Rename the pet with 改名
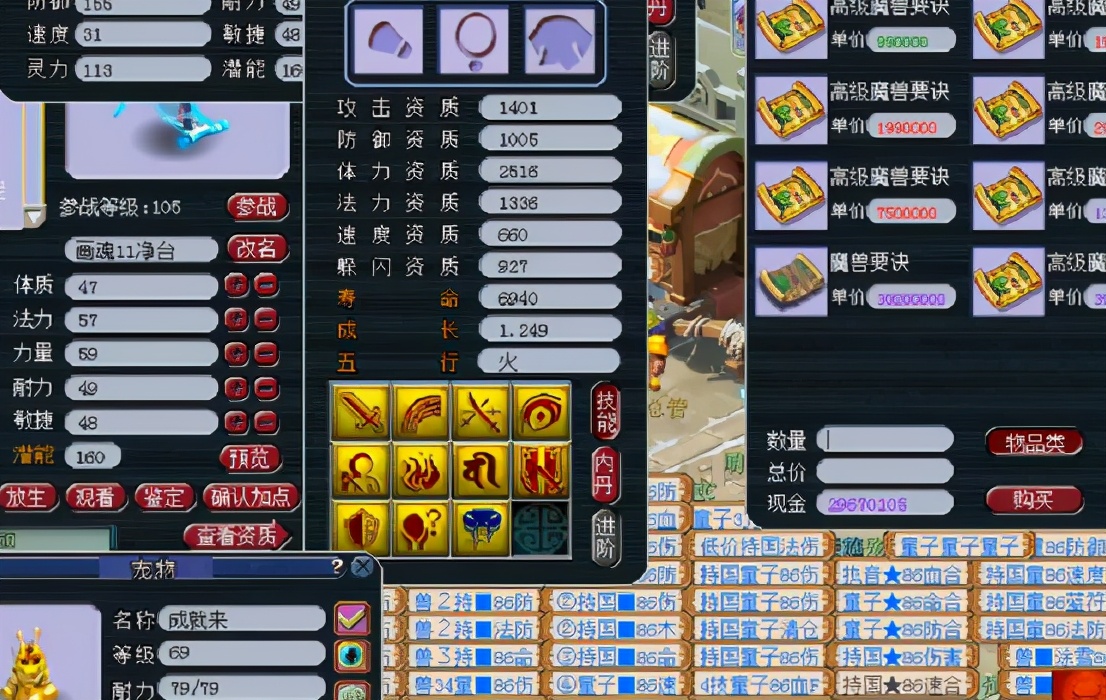The width and height of the screenshot is (1106, 700). (257, 249)
